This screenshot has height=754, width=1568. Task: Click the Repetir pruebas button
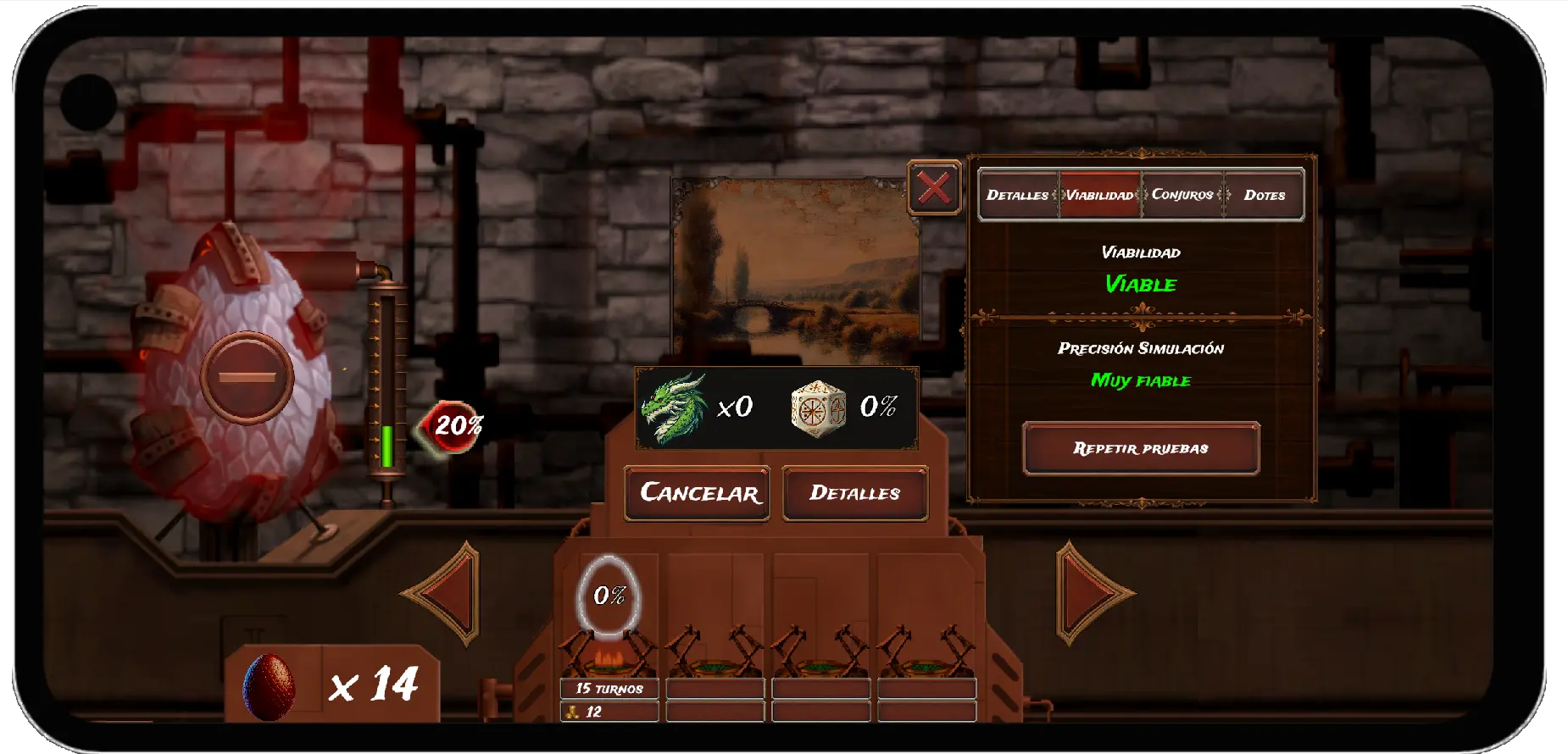point(1141,448)
